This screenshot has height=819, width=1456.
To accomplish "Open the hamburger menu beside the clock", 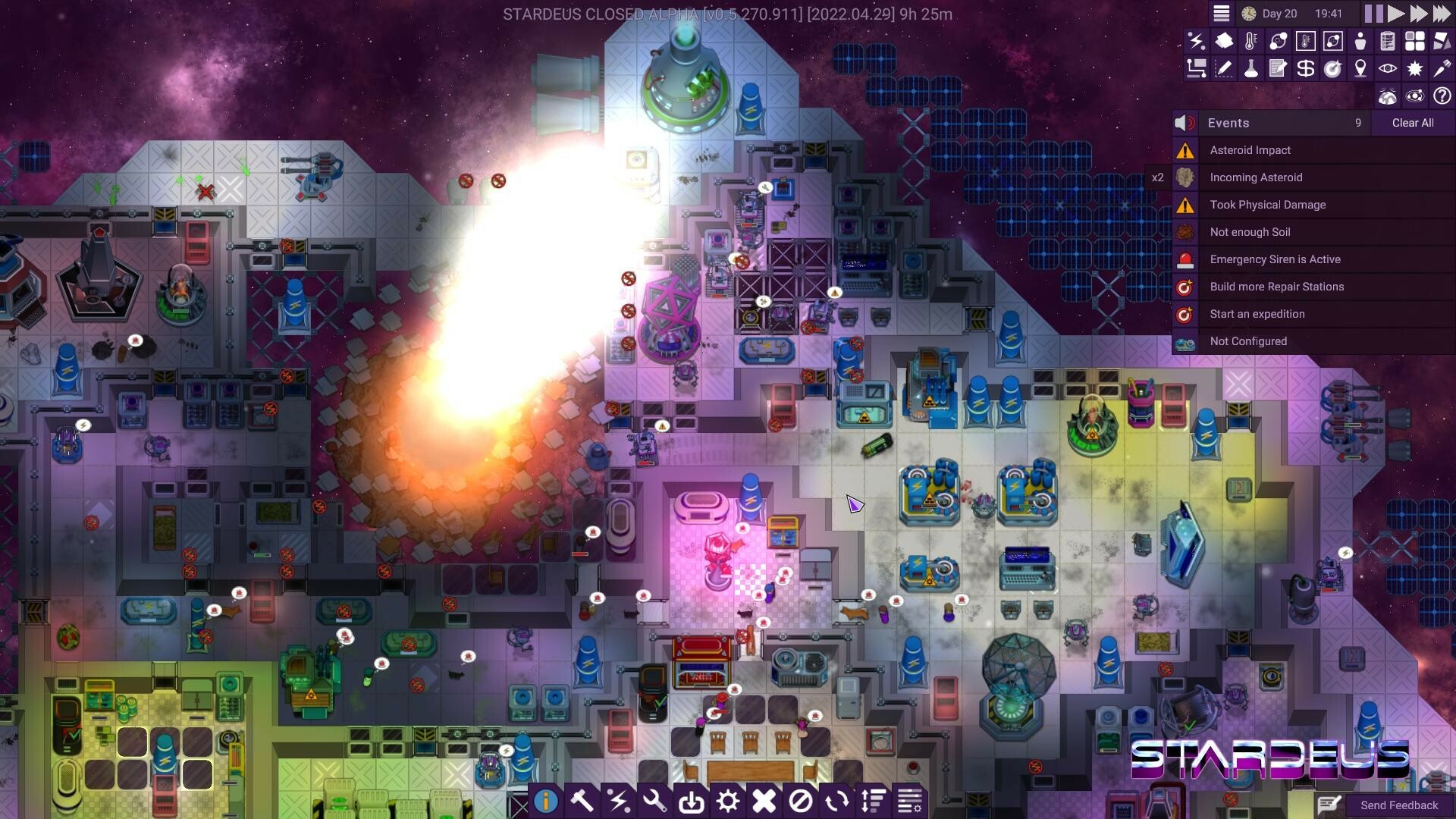I will pyautogui.click(x=1221, y=13).
